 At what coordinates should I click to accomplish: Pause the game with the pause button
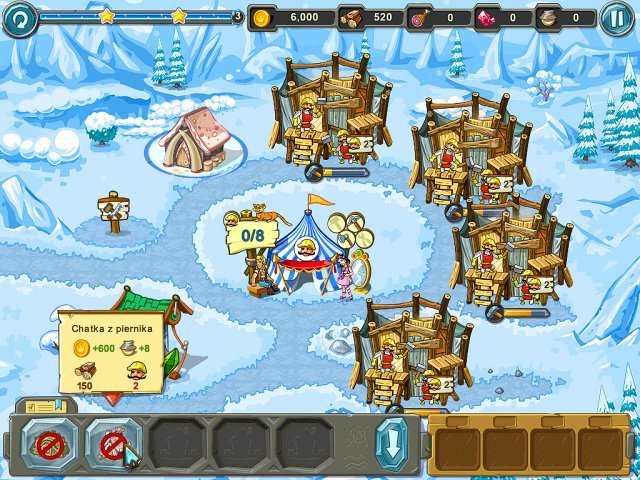click(616, 17)
